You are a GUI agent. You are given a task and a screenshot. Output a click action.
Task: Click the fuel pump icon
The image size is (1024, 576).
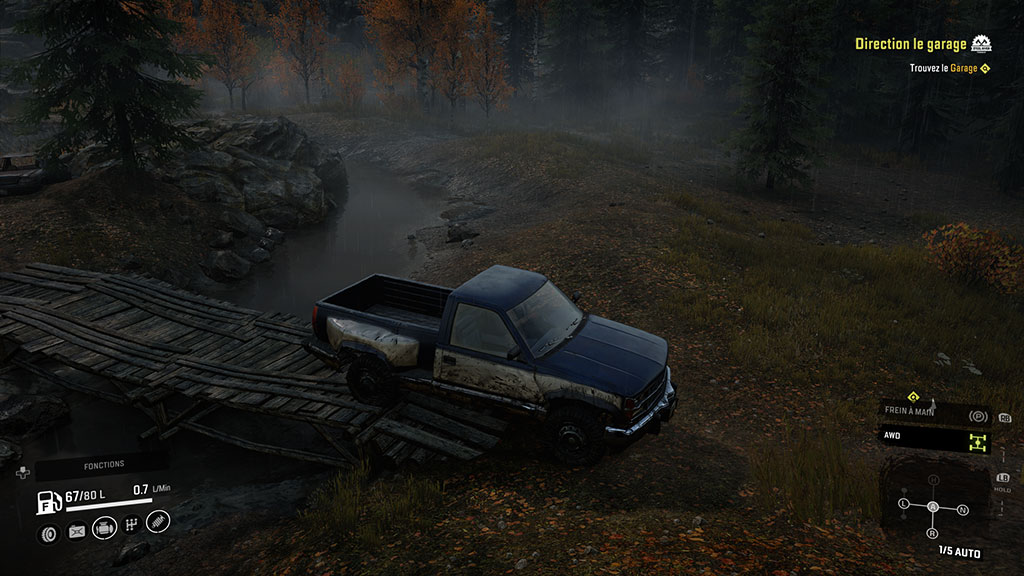46,500
